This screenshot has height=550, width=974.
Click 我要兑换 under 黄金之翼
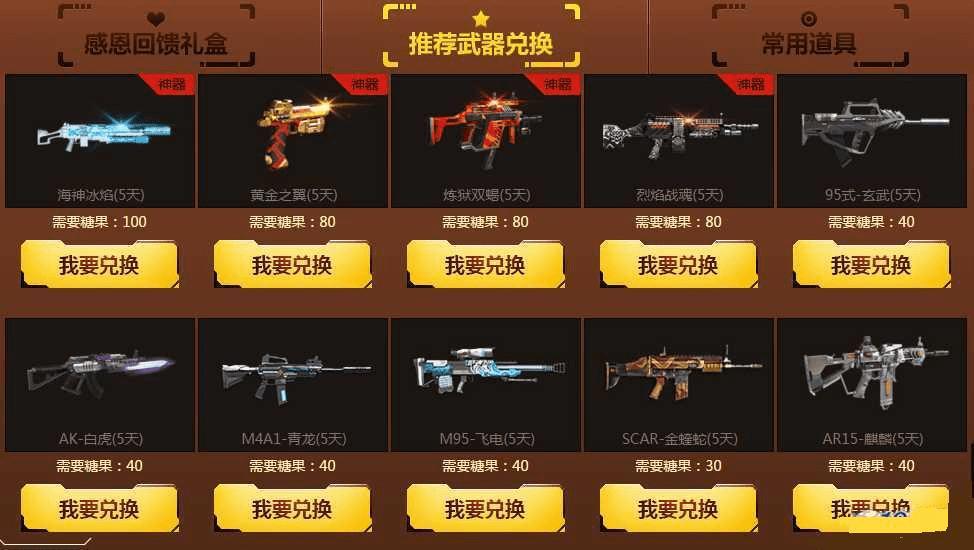click(292, 265)
